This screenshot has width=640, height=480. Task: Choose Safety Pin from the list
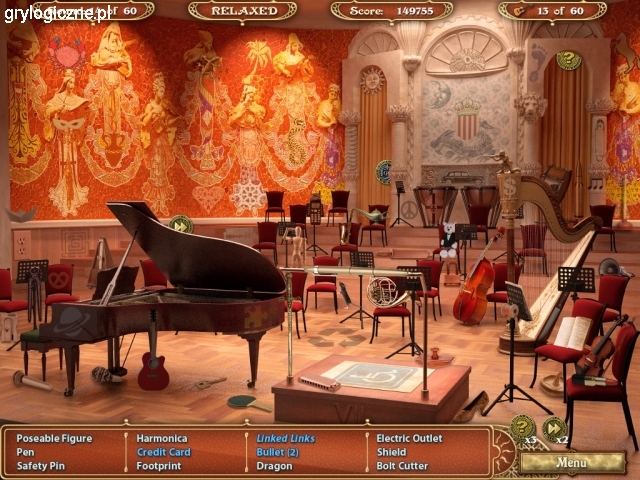pyautogui.click(x=40, y=465)
